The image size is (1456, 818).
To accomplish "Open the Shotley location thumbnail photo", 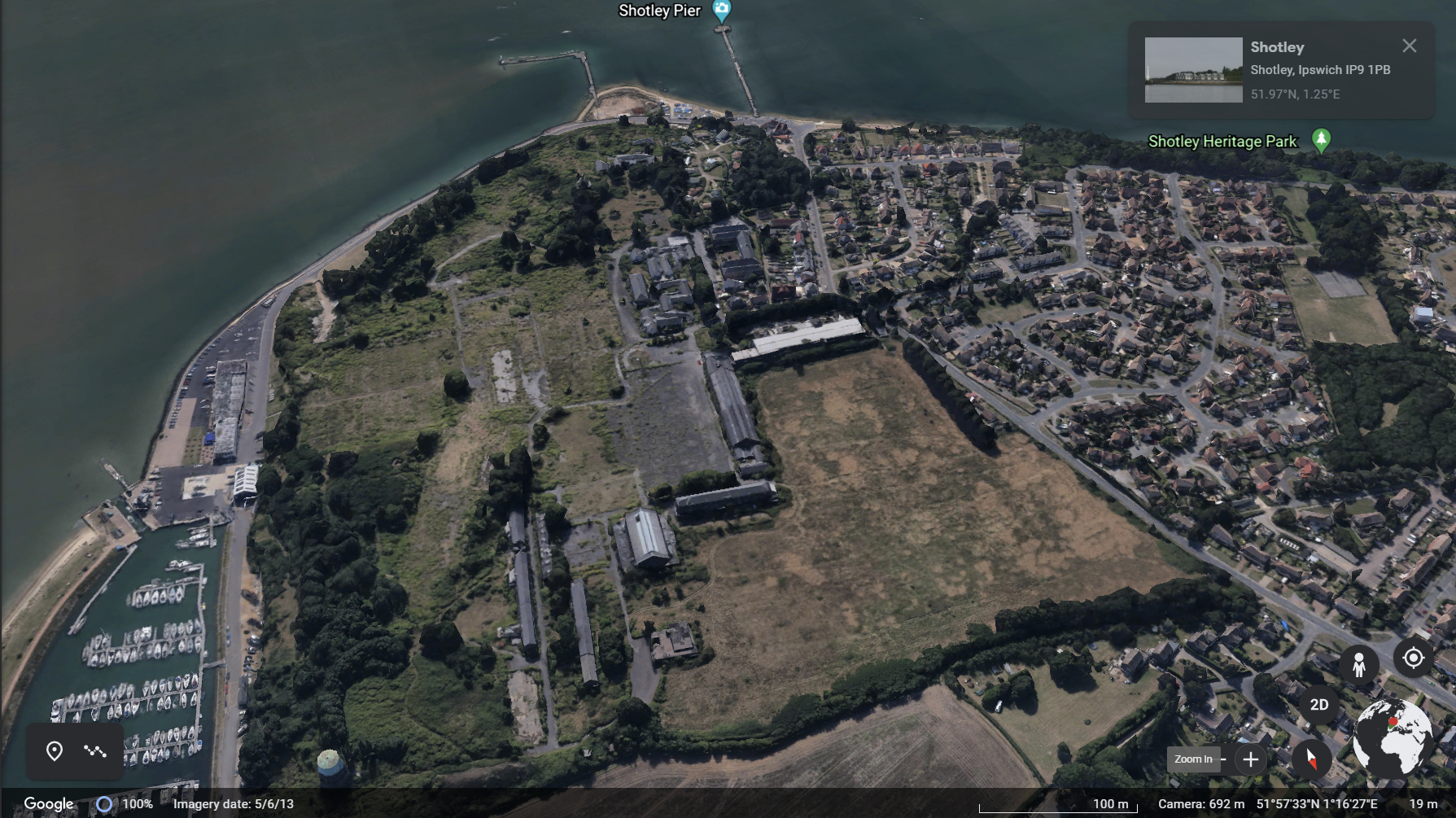I will (1193, 70).
